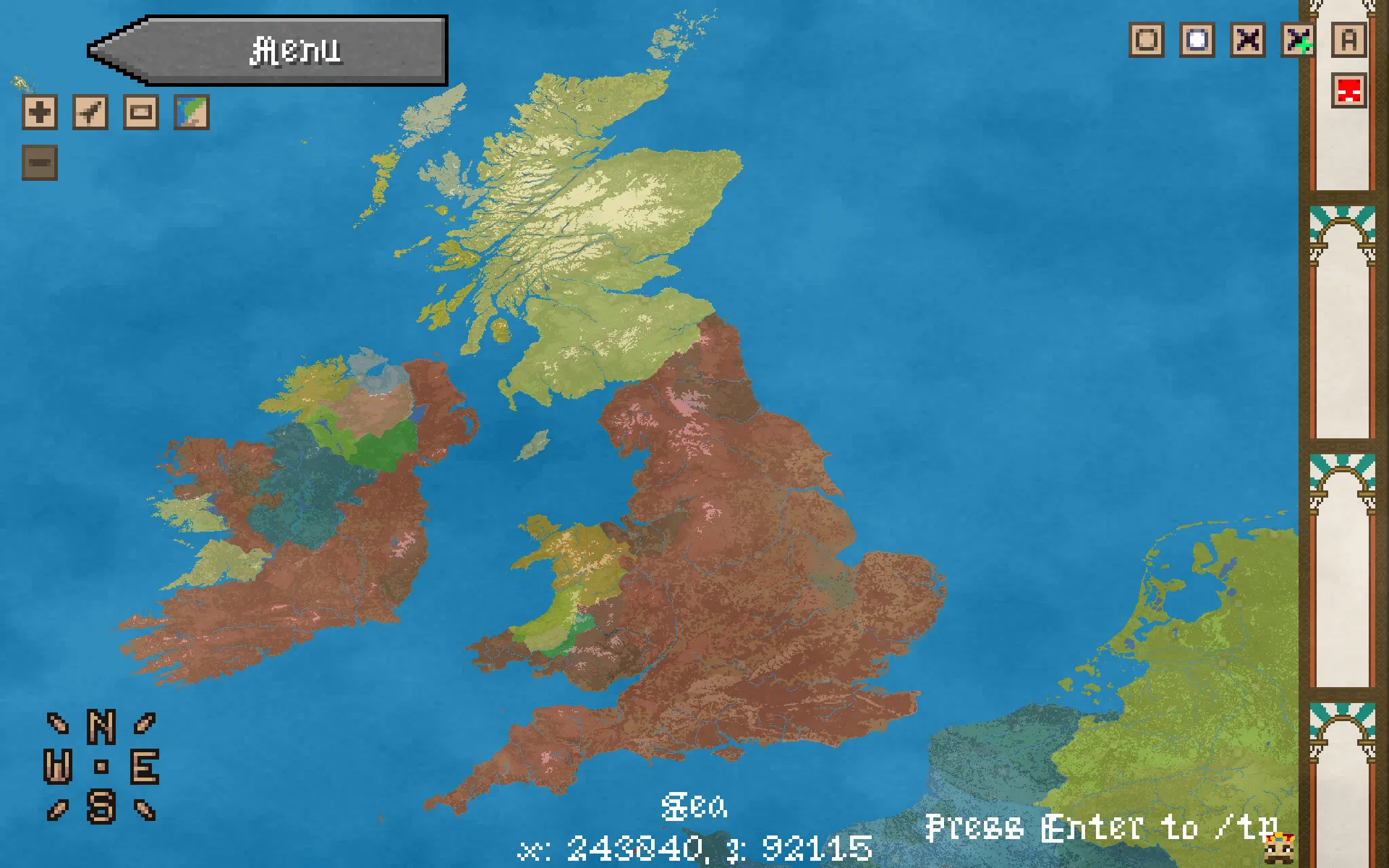Toggle the map background style swatch
The width and height of the screenshot is (1389, 868).
click(x=190, y=112)
